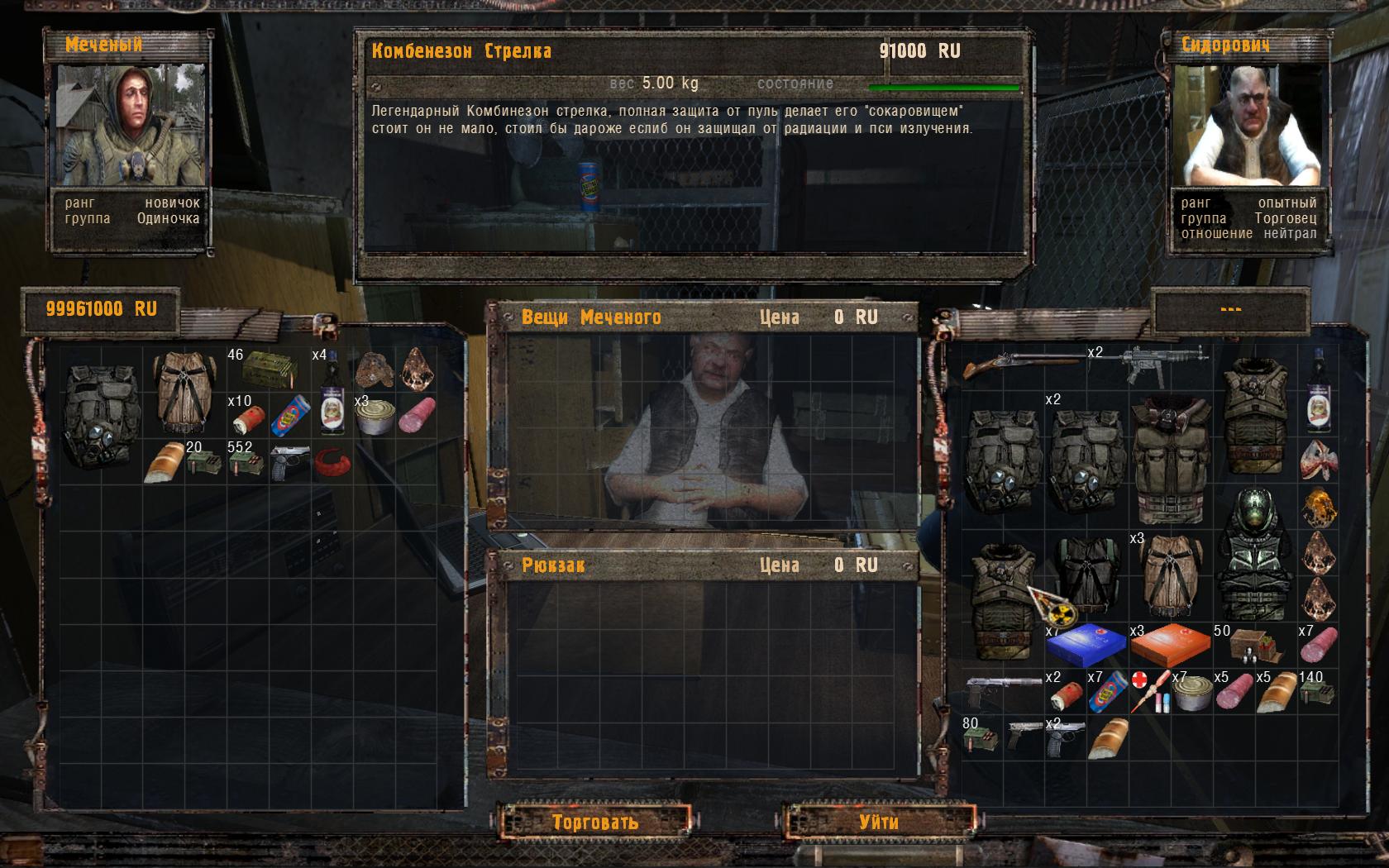This screenshot has width=1389, height=868.
Task: Select Сидорович's x7 energy drink can
Action: (x=1106, y=691)
